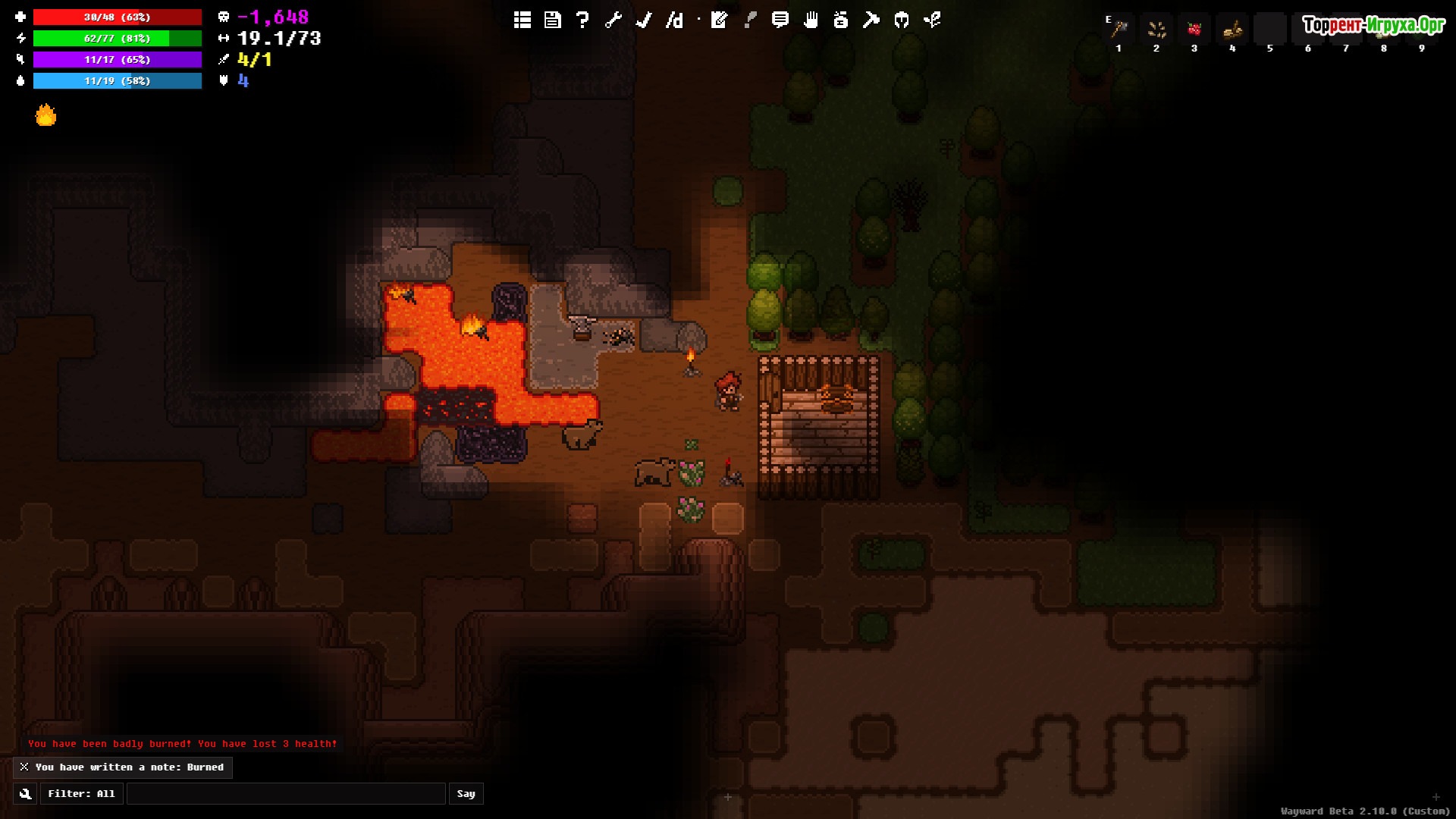
Task: Show the messages speech bubble panel
Action: click(x=780, y=20)
